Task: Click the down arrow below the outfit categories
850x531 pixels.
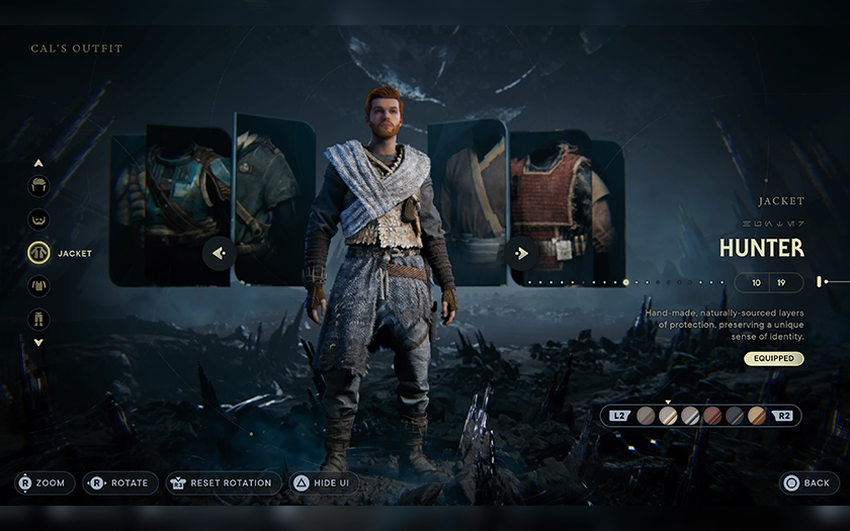Action: tap(39, 342)
